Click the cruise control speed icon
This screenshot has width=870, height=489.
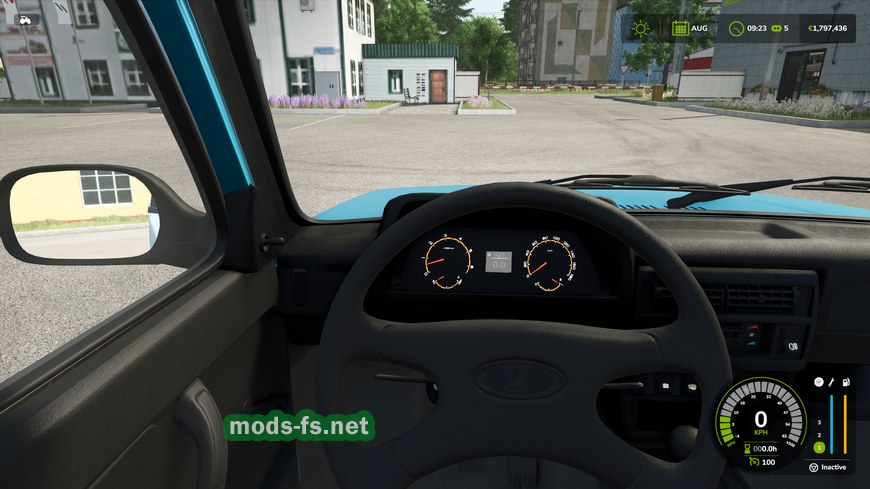click(x=751, y=462)
